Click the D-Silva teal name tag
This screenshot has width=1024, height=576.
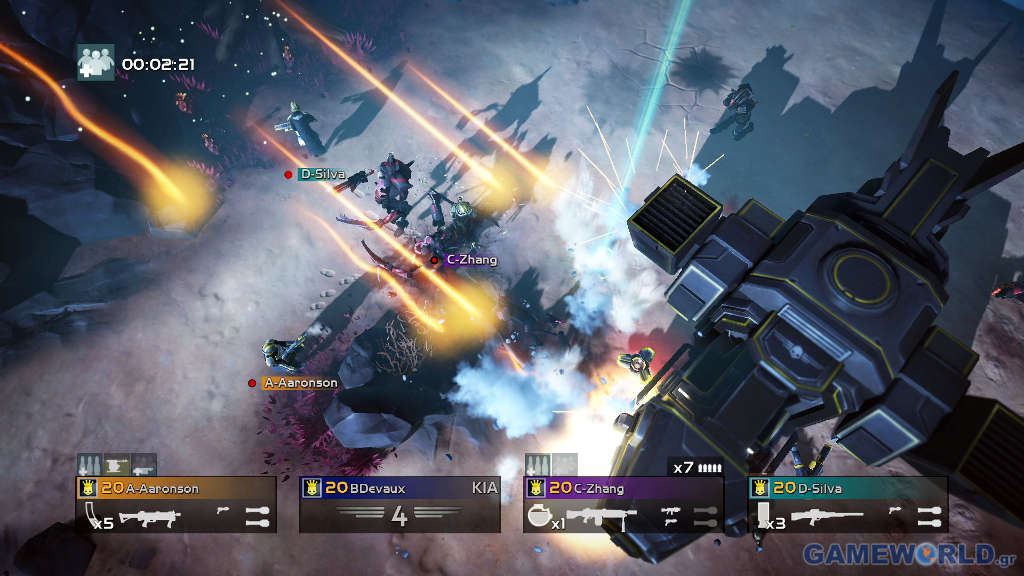[x=322, y=174]
